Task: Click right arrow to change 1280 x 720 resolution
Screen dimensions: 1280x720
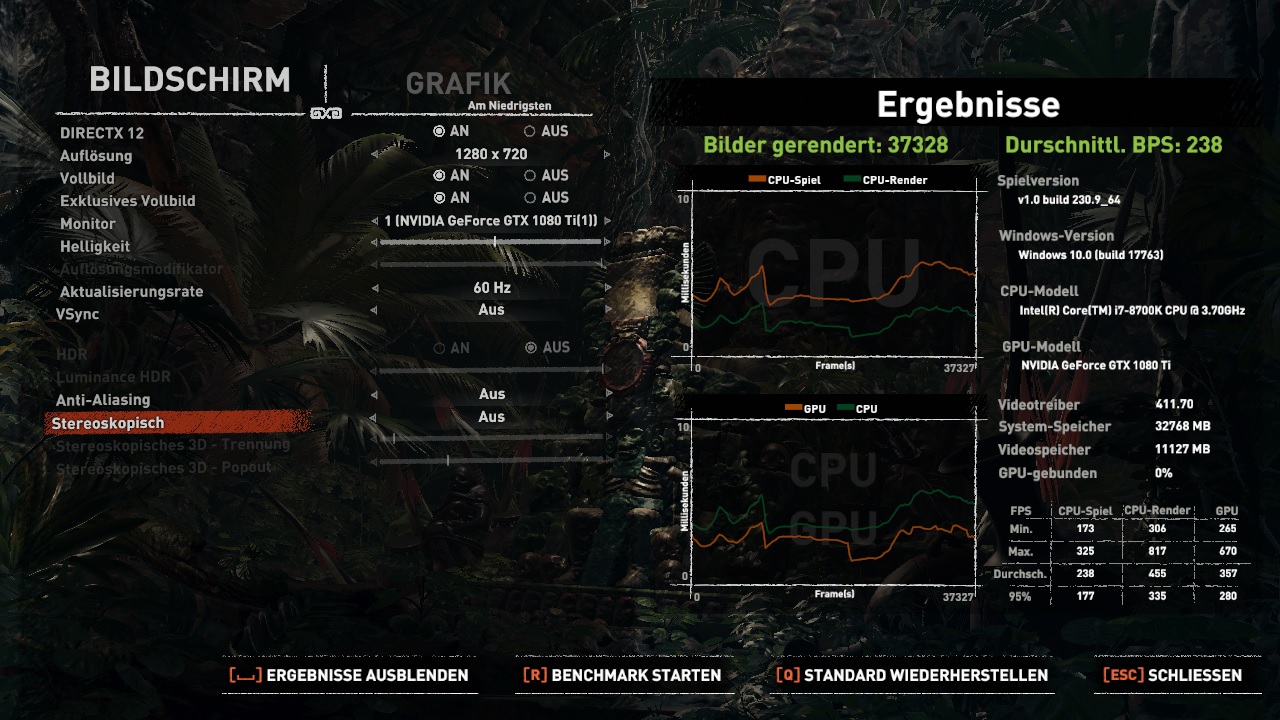Action: [606, 154]
